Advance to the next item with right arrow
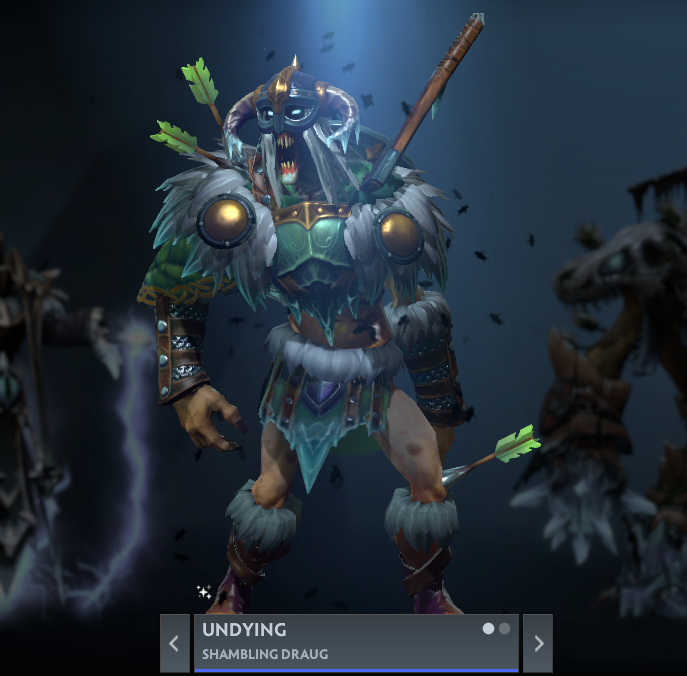The width and height of the screenshot is (687, 676). coord(538,643)
